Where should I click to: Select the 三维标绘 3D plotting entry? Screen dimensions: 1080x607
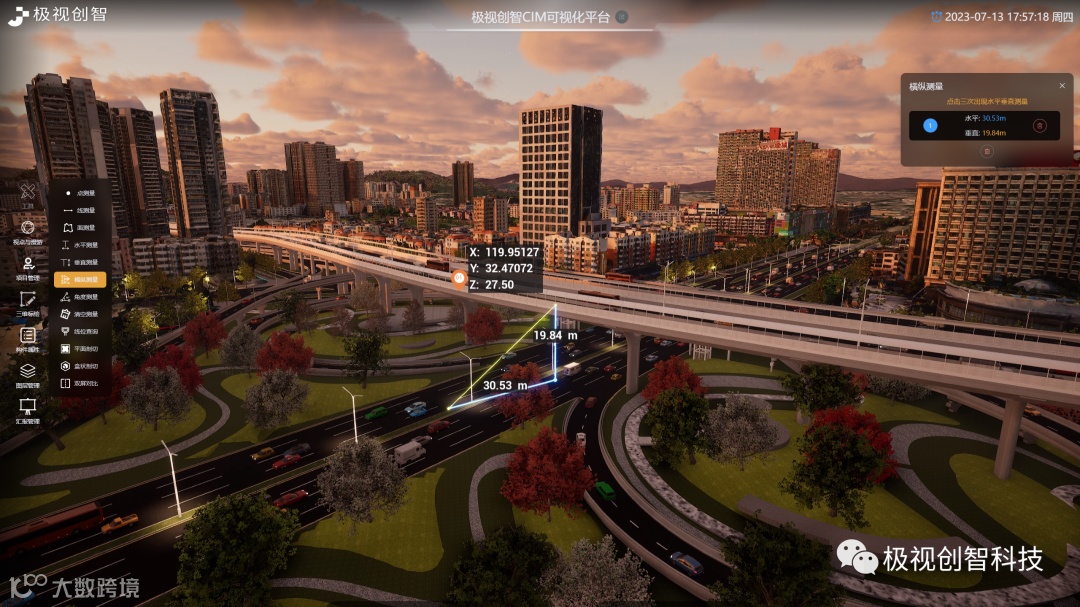[28, 302]
